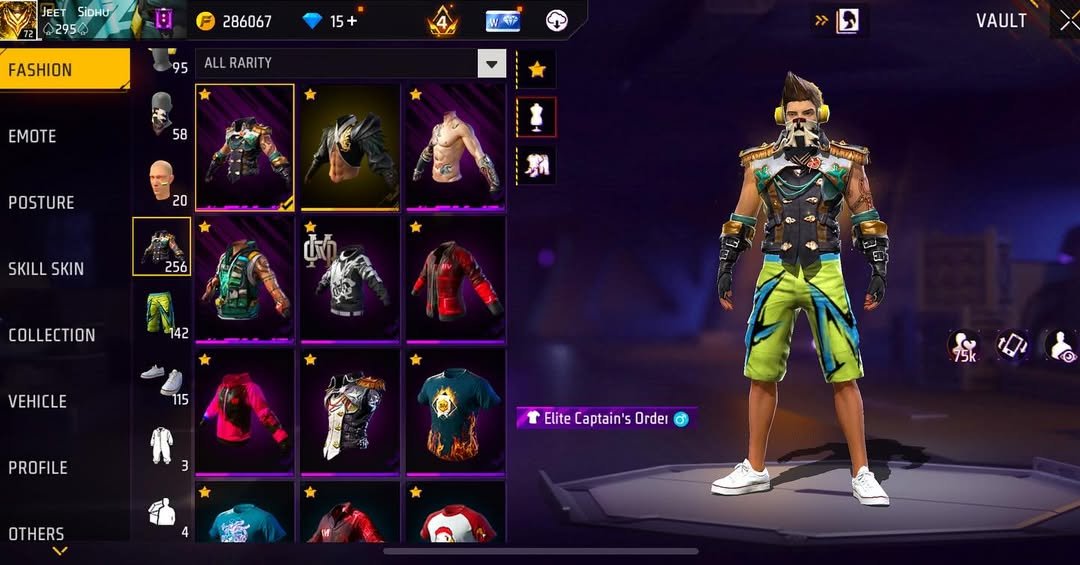Choose the green shorts bottoms subcategory
The width and height of the screenshot is (1080, 565).
coord(161,312)
